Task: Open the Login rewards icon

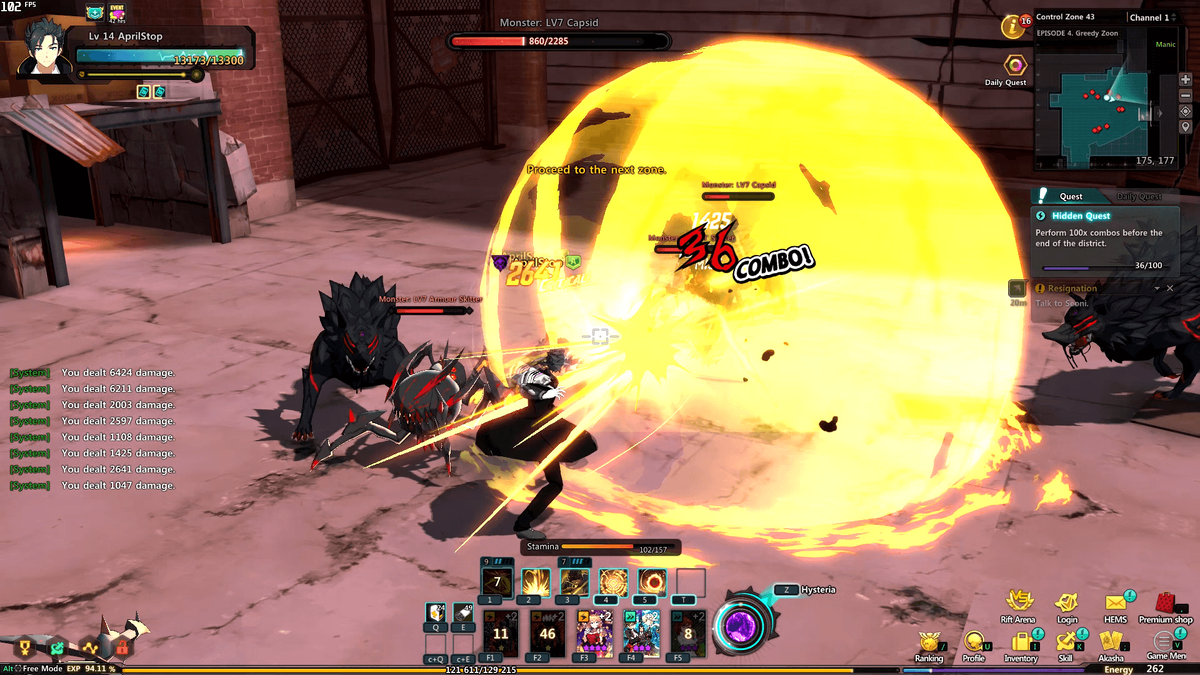Action: [1067, 603]
